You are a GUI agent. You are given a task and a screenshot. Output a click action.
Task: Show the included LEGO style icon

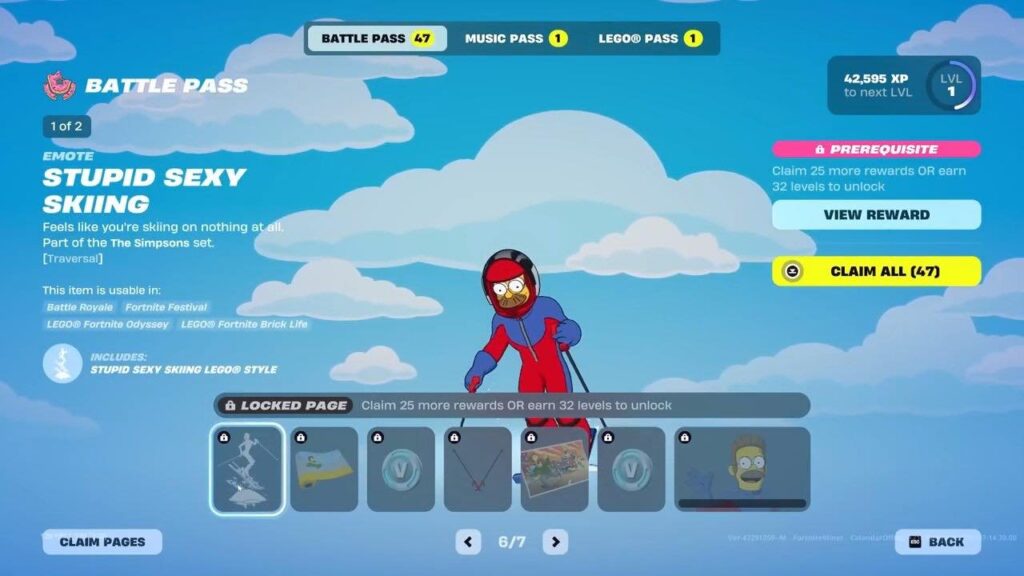click(62, 363)
